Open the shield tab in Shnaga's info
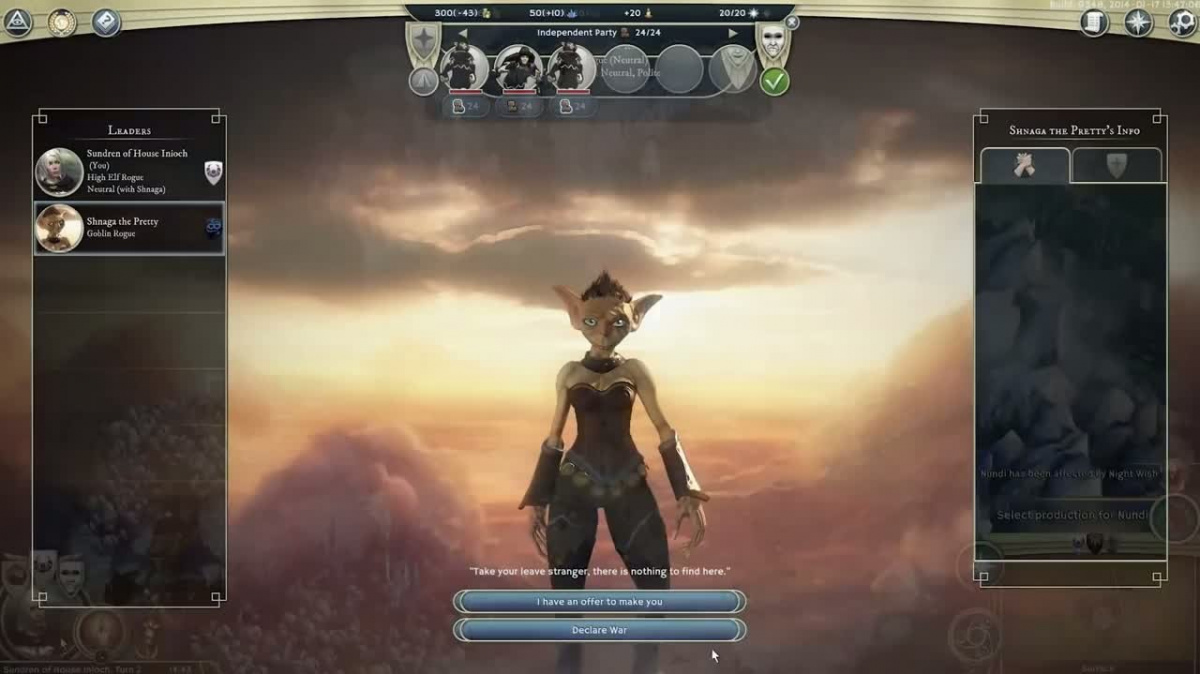Image resolution: width=1200 pixels, height=674 pixels. click(1116, 166)
